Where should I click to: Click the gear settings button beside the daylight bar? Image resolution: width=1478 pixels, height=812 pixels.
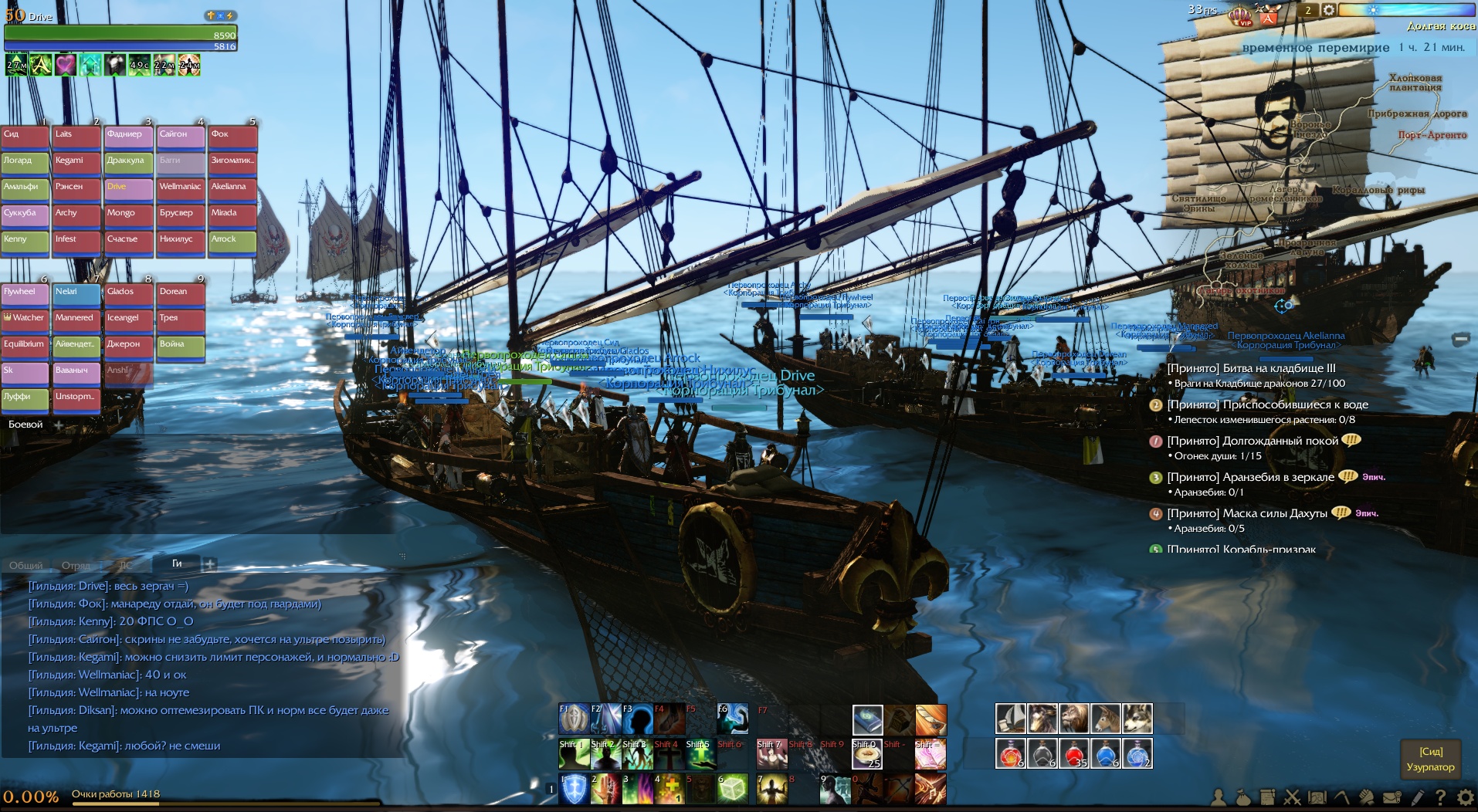click(x=1328, y=10)
